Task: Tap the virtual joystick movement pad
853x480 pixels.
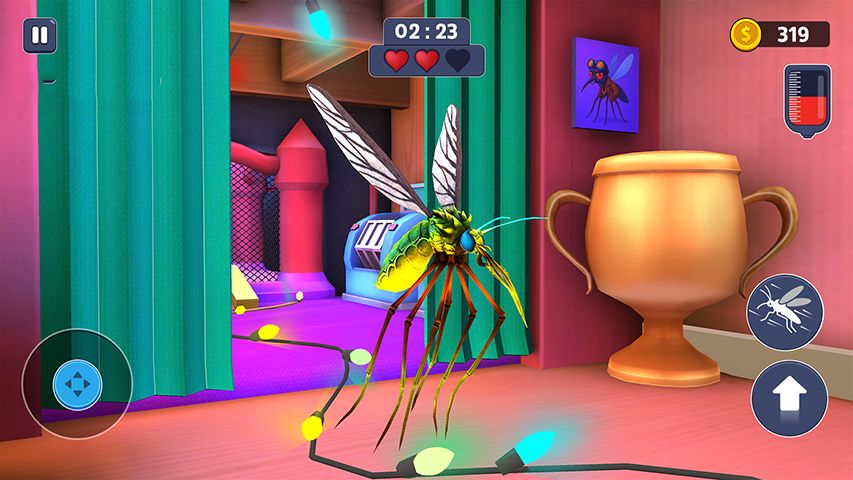Action: (x=77, y=384)
